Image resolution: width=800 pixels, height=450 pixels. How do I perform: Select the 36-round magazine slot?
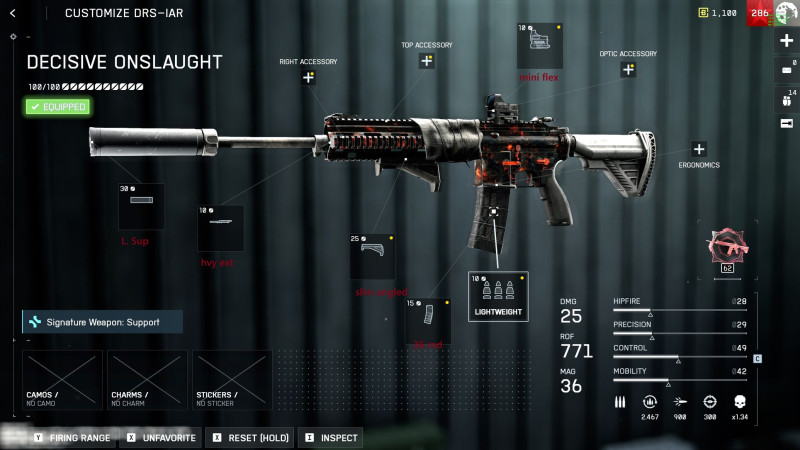pos(427,320)
